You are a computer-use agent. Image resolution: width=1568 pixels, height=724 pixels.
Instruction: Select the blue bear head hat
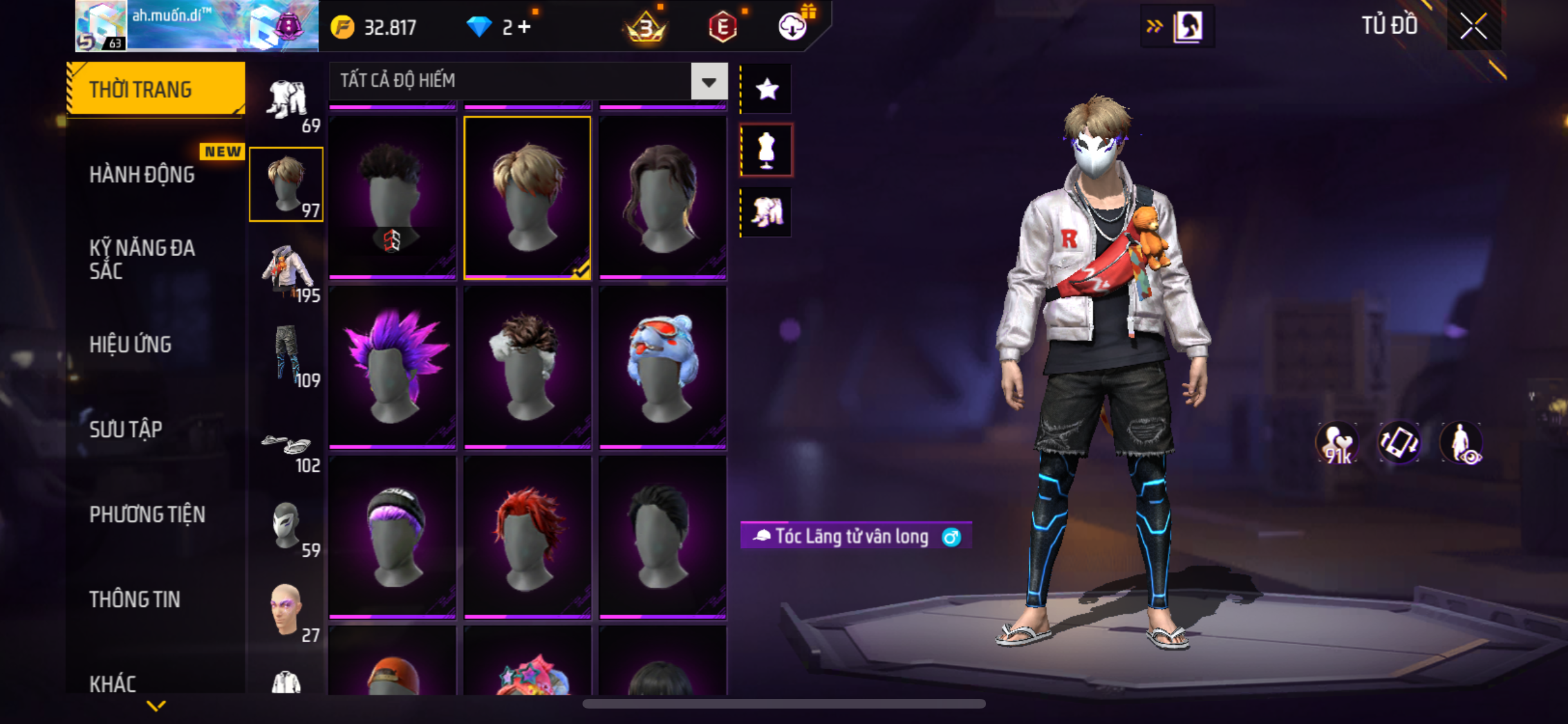[662, 366]
